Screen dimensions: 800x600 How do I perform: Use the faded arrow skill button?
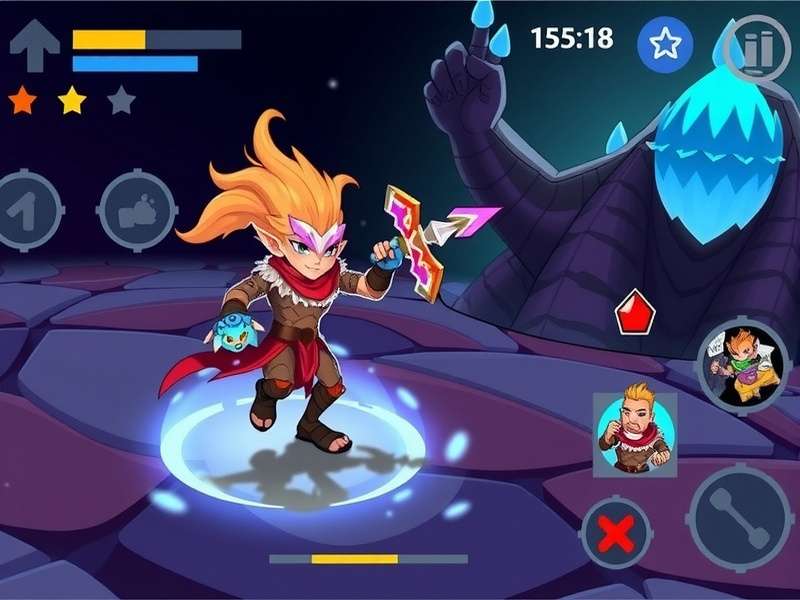(x=27, y=211)
